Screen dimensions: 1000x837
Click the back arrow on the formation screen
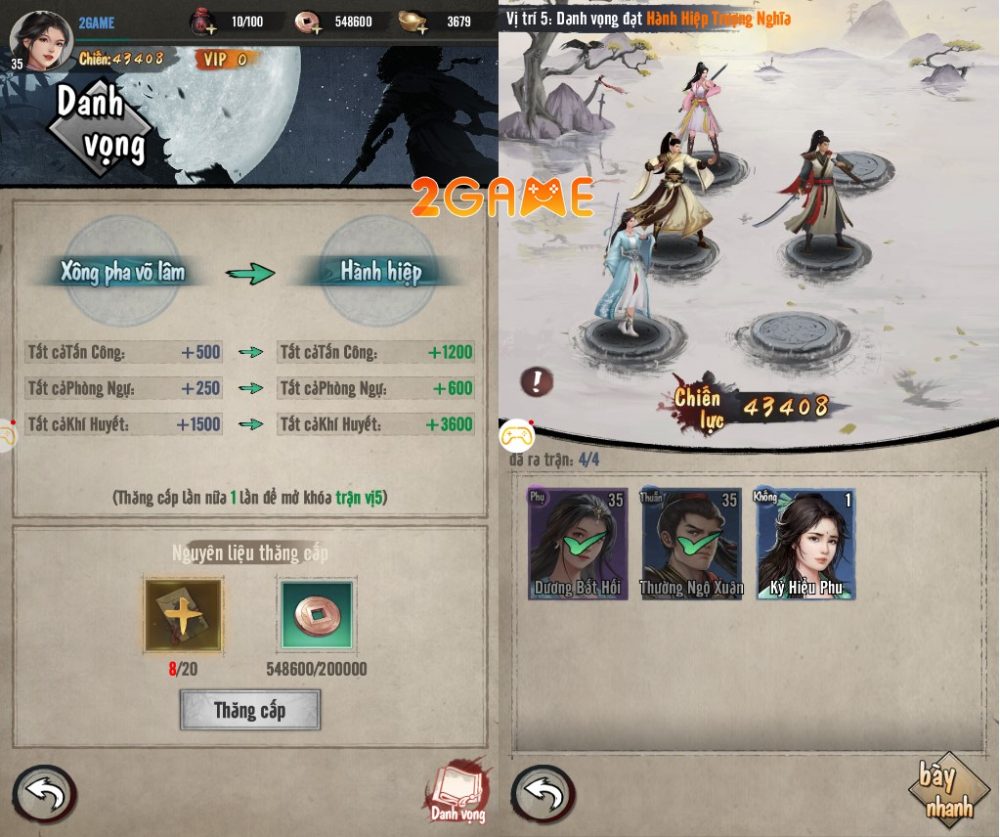pos(542,795)
